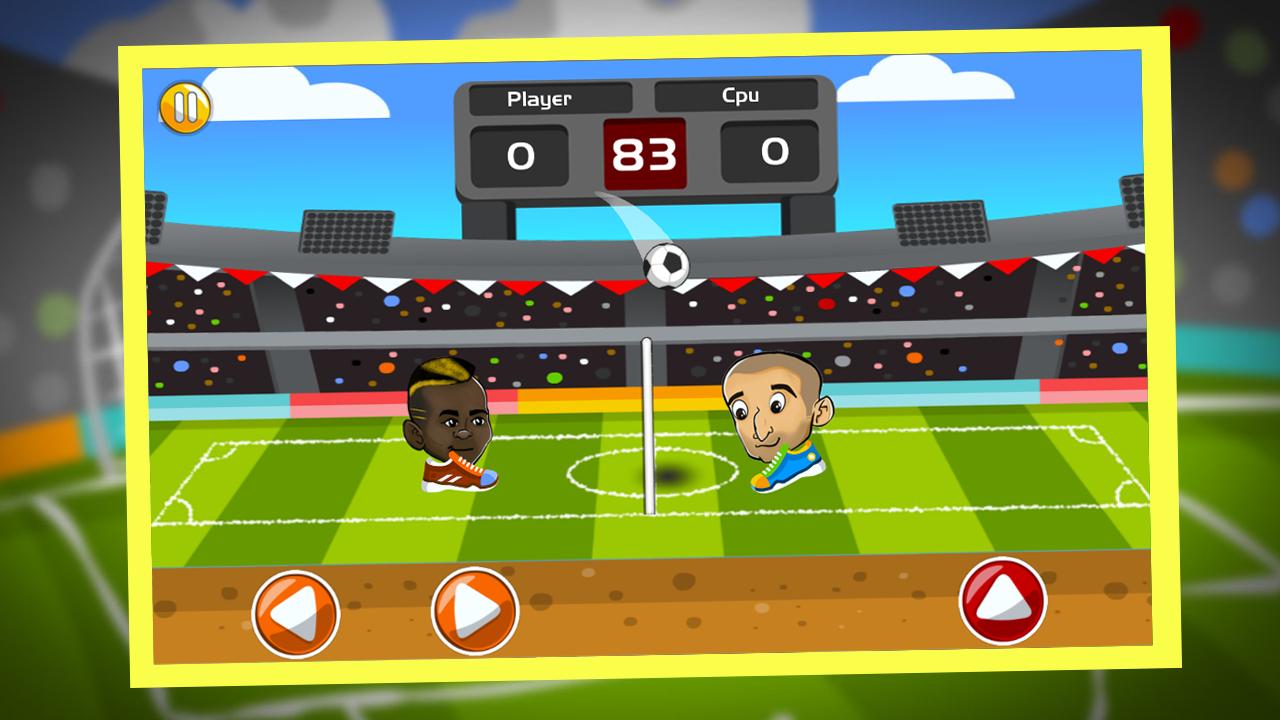Click the Player score showing 0
1280x720 pixels.
[x=519, y=154]
